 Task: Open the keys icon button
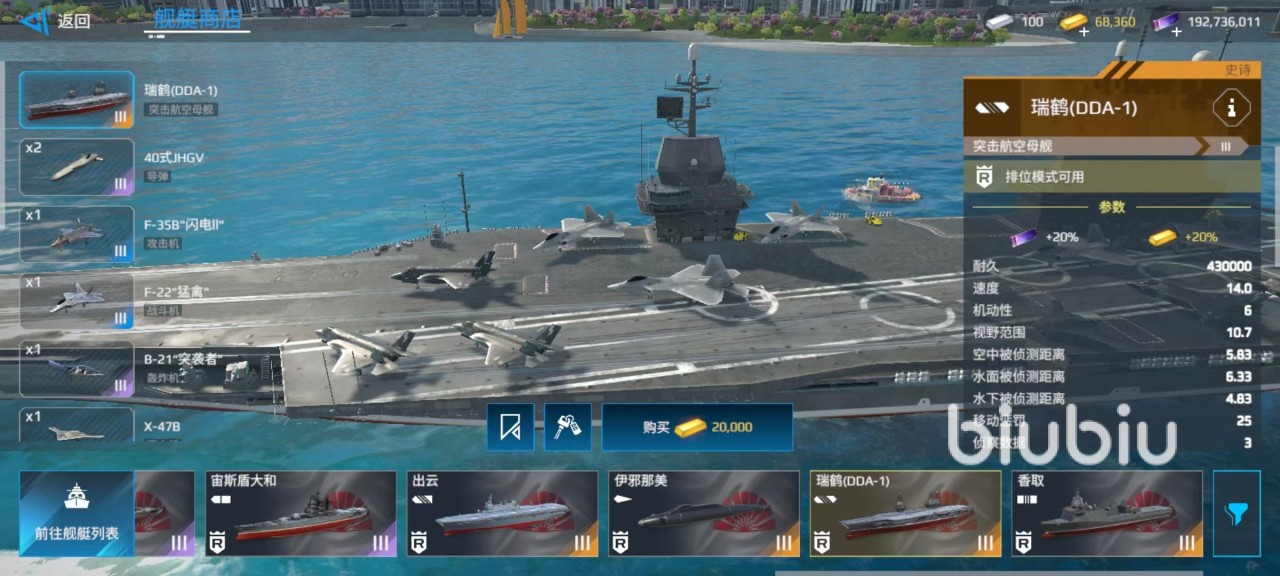tap(567, 427)
